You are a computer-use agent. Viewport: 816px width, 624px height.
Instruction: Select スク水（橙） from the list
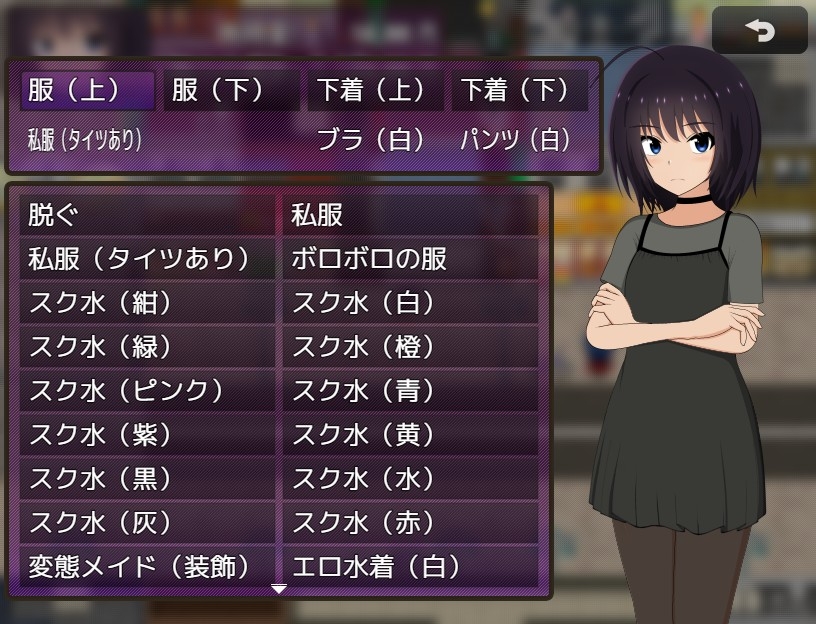(x=410, y=347)
